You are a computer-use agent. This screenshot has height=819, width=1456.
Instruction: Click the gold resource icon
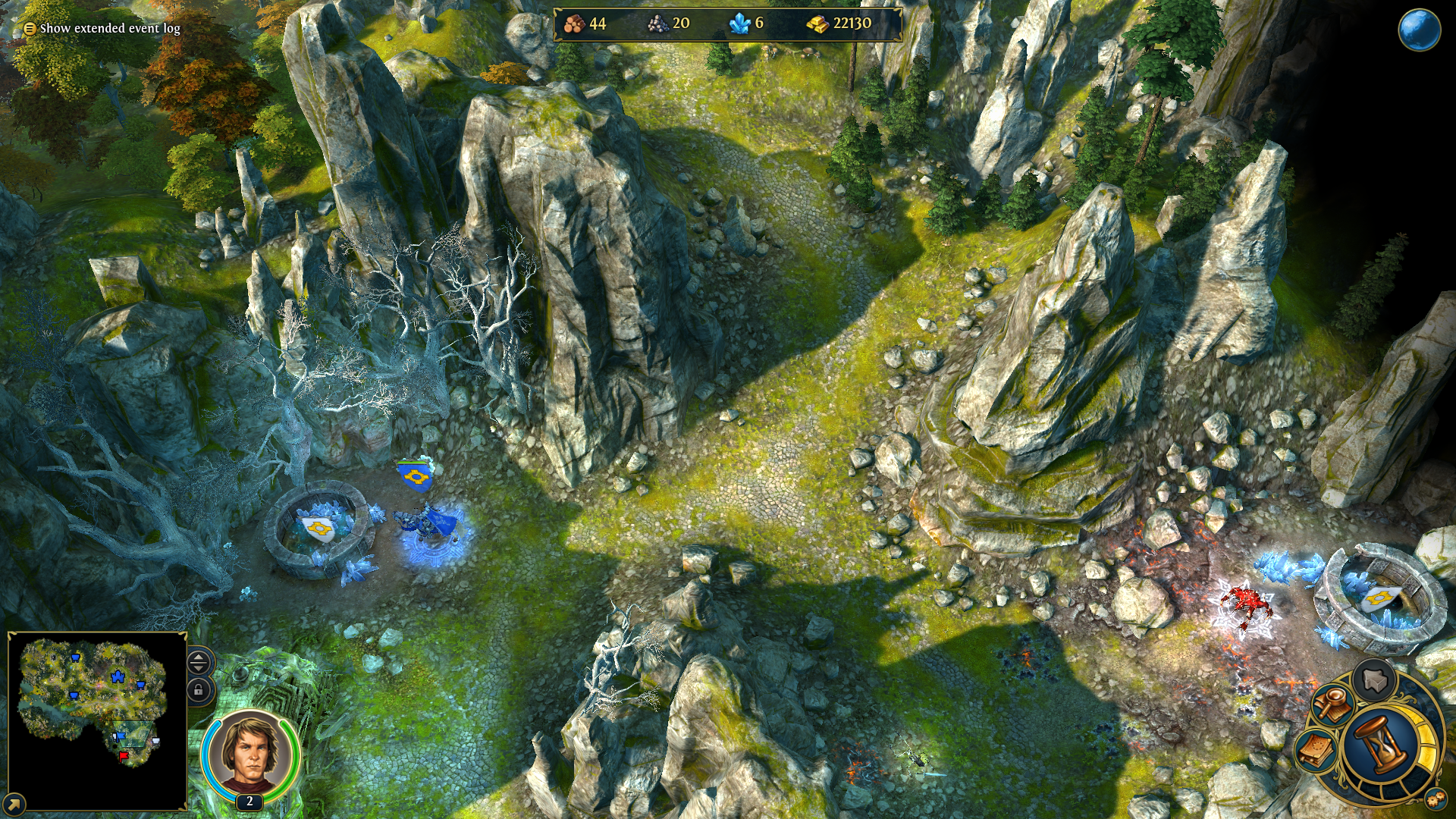(x=817, y=24)
